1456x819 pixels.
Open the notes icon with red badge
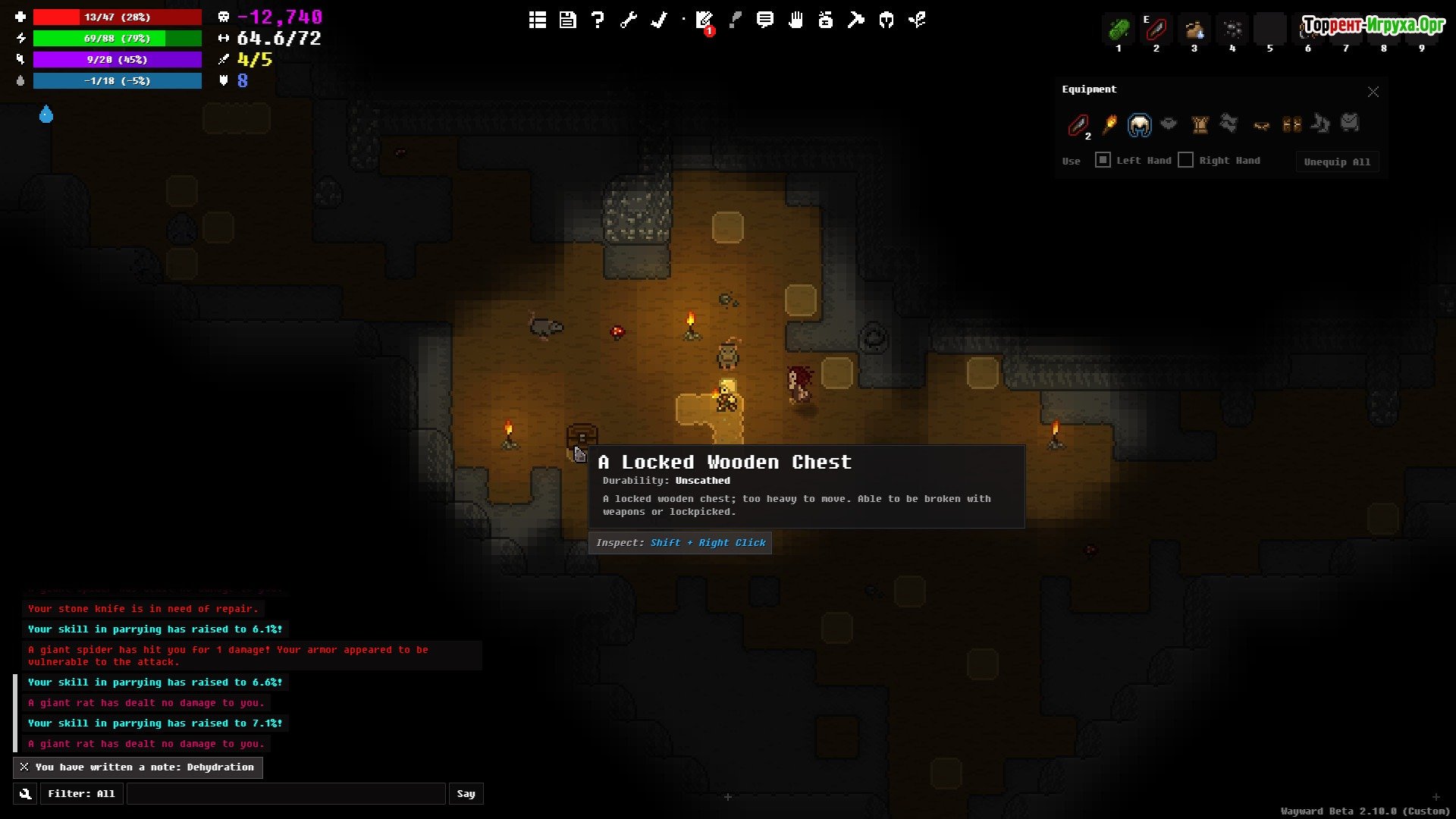(704, 21)
